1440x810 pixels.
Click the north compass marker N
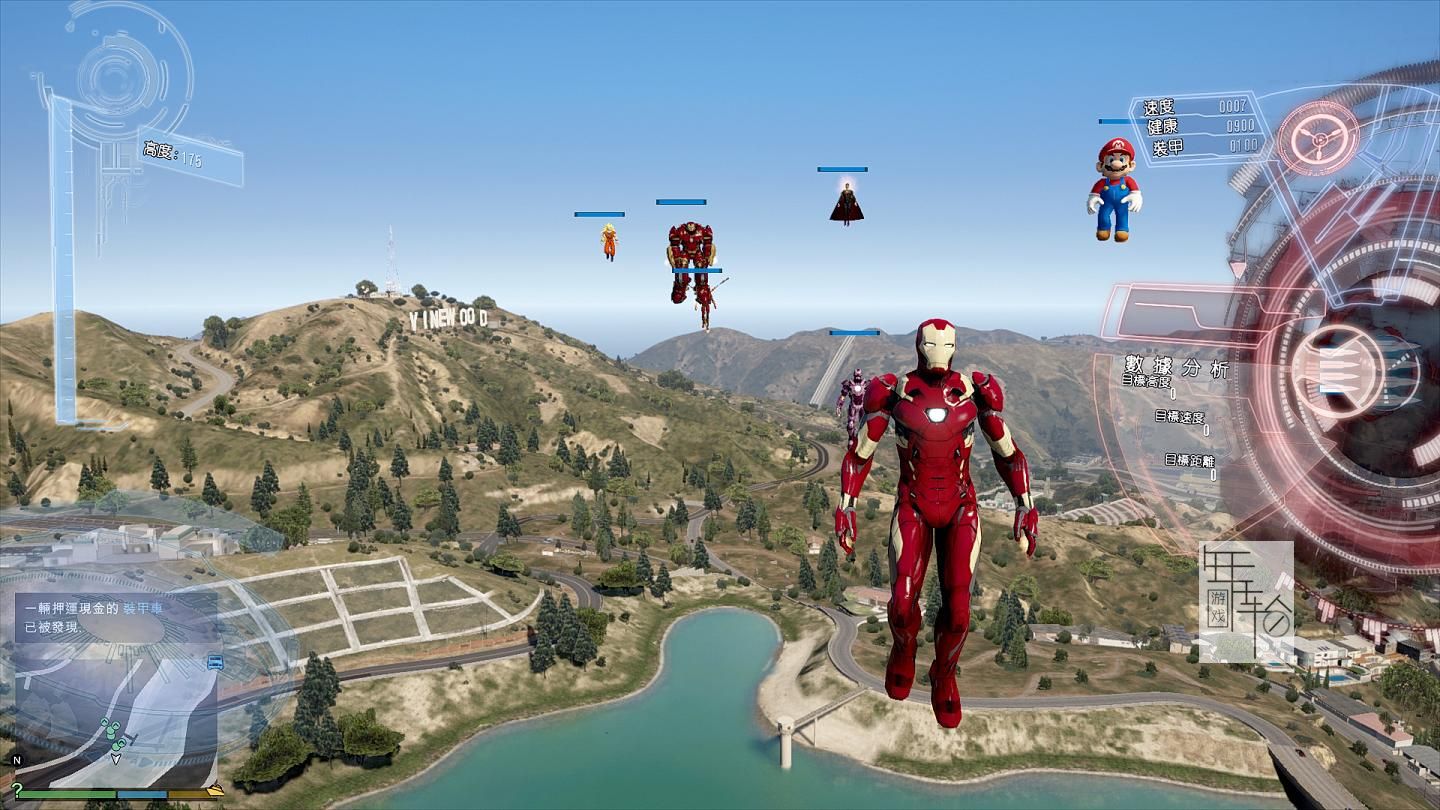[x=17, y=760]
